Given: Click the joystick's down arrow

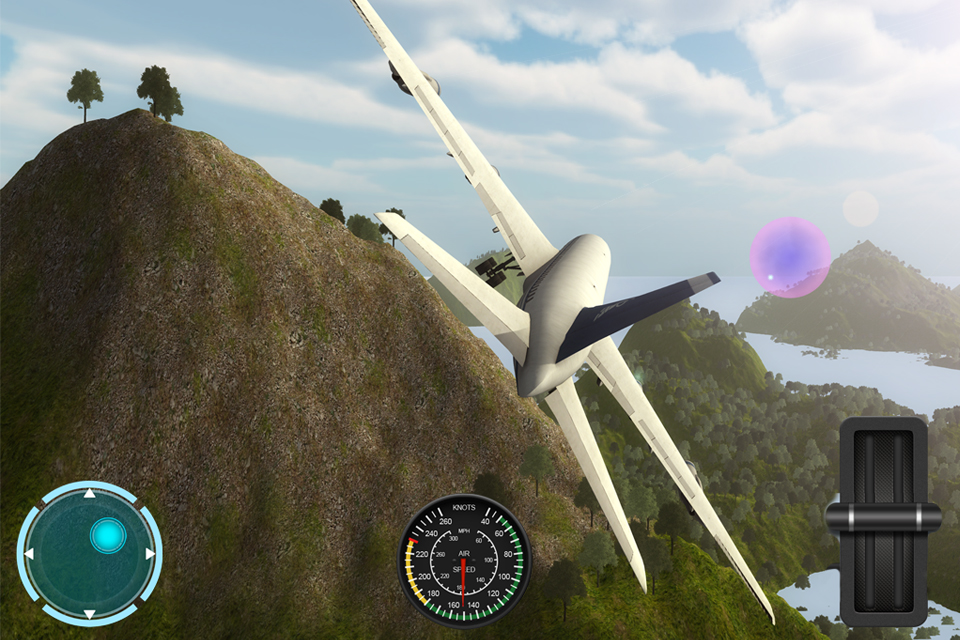Looking at the screenshot, I should click(x=89, y=613).
